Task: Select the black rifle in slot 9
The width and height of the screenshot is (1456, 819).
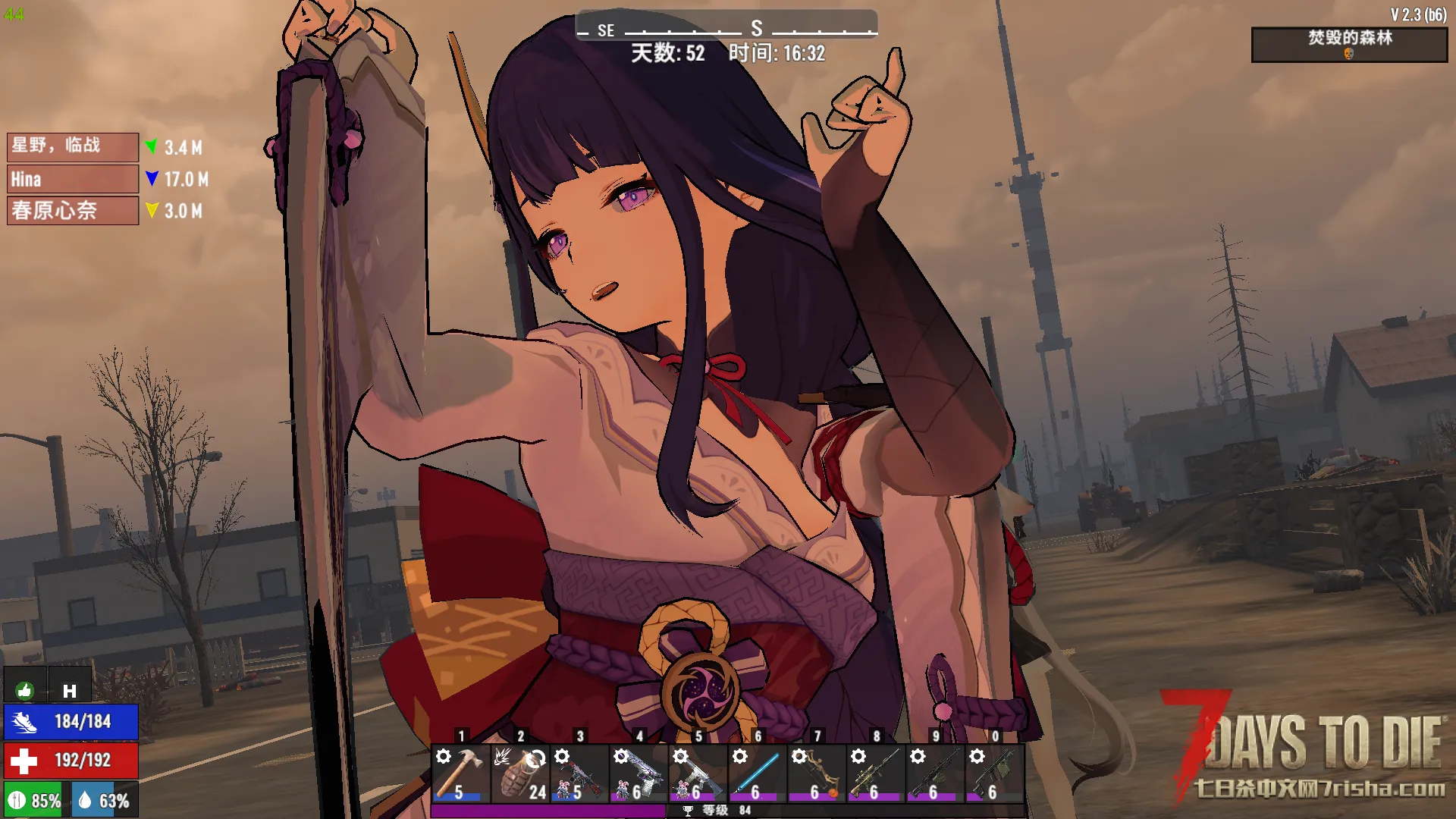Action: (x=934, y=773)
